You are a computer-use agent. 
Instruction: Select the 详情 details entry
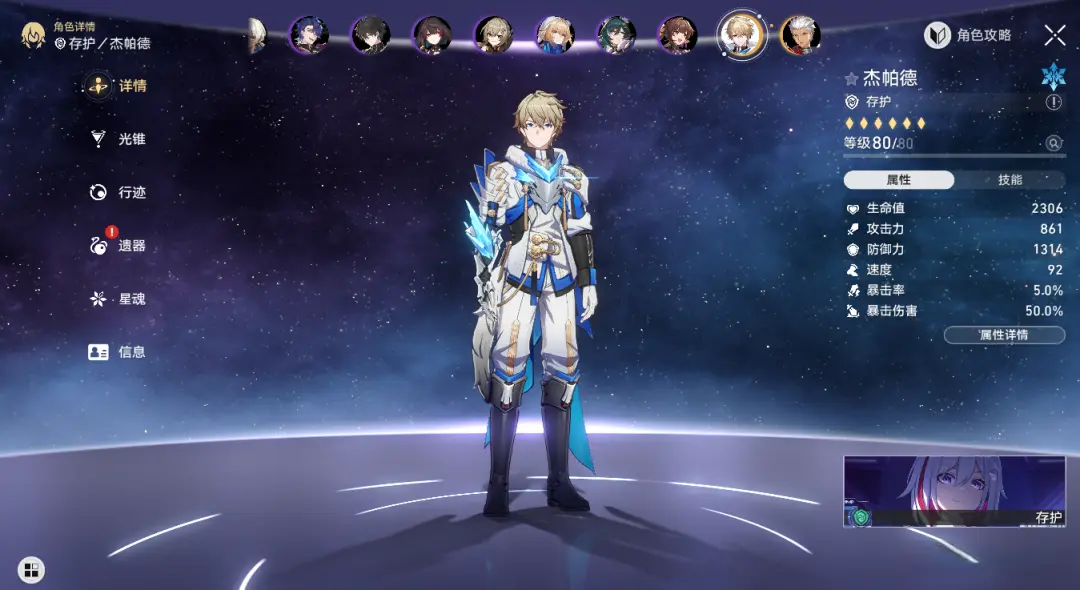point(119,86)
